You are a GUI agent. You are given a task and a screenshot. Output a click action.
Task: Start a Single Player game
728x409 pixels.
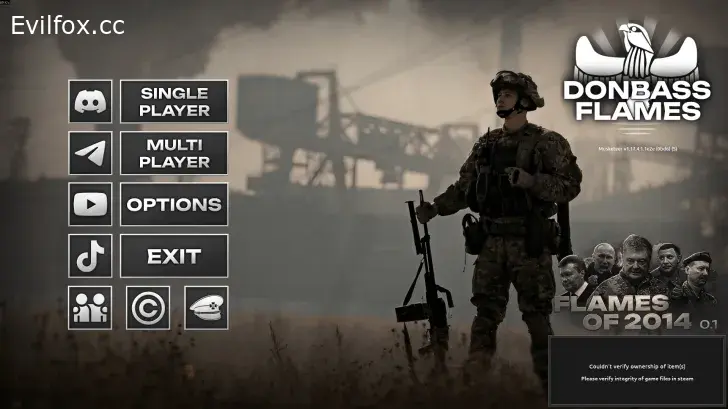[x=174, y=102]
